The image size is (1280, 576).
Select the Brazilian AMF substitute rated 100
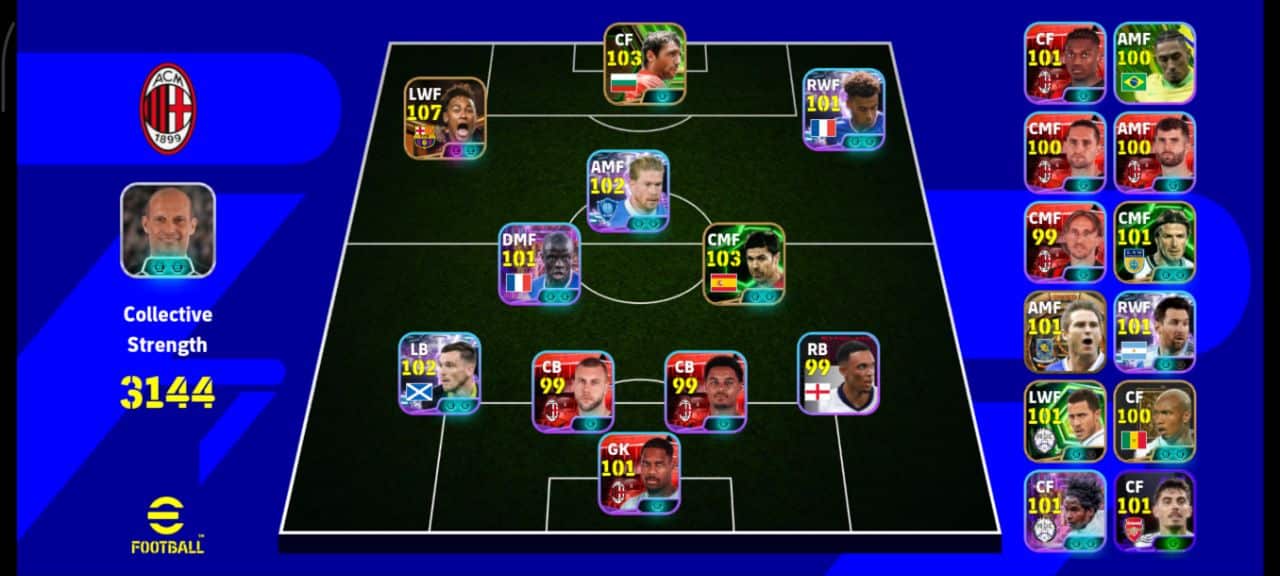pyautogui.click(x=1154, y=63)
